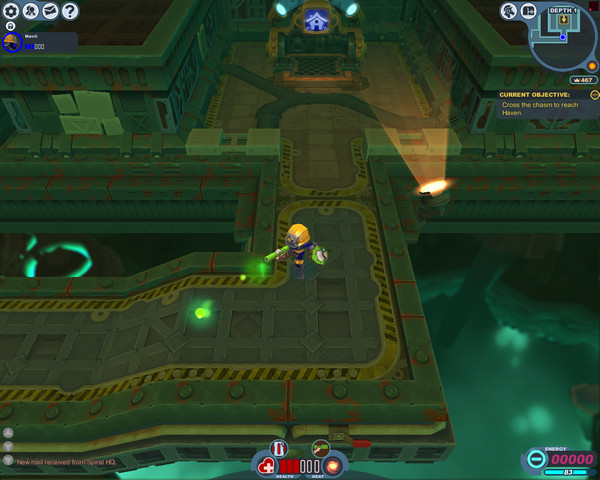This screenshot has width=600, height=480.
Task: Toggle the small padlock icon
Action: coord(10,25)
